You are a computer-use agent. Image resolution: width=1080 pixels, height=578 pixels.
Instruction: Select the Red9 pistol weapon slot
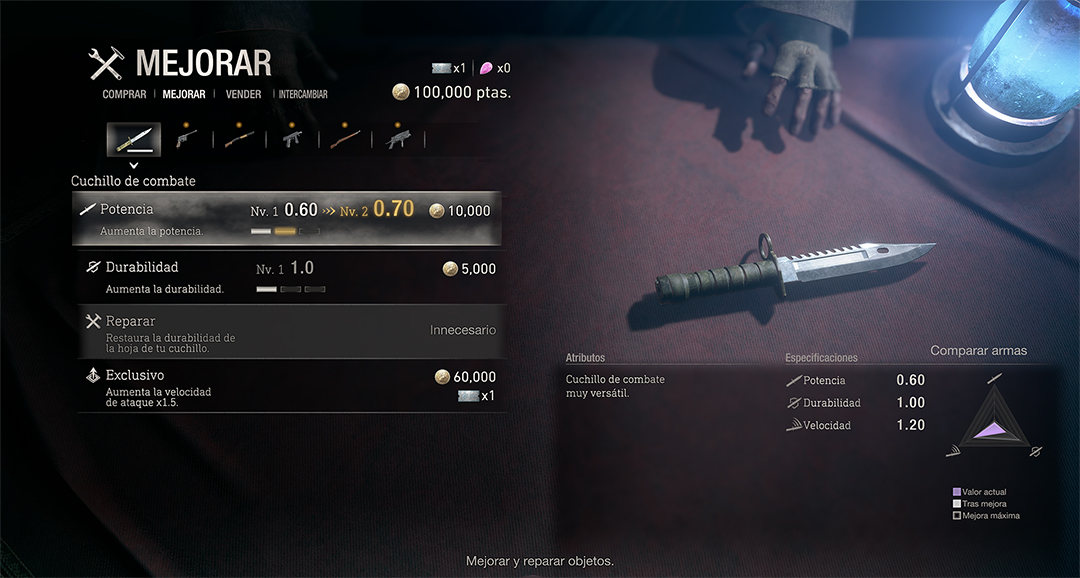(x=186, y=138)
